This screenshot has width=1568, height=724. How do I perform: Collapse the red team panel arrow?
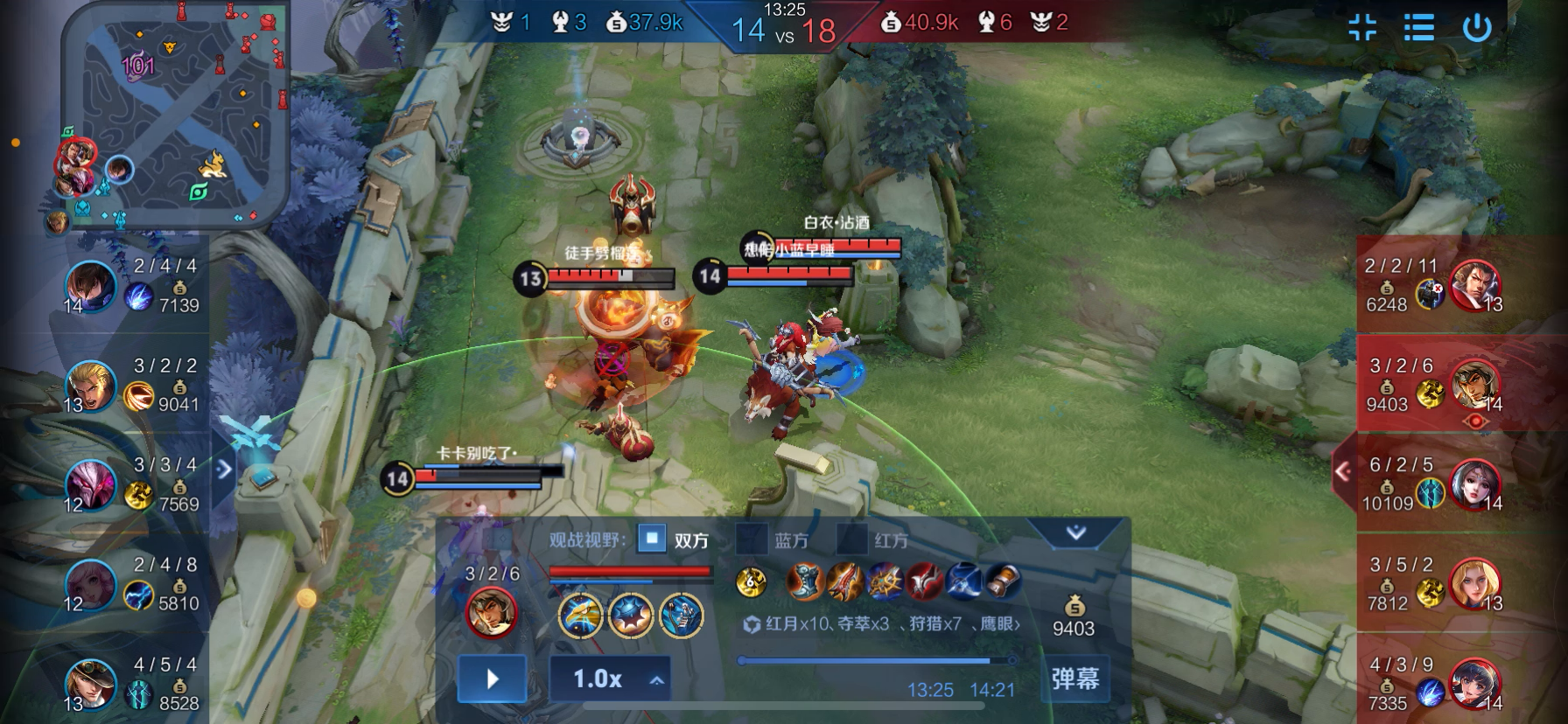tap(1343, 472)
